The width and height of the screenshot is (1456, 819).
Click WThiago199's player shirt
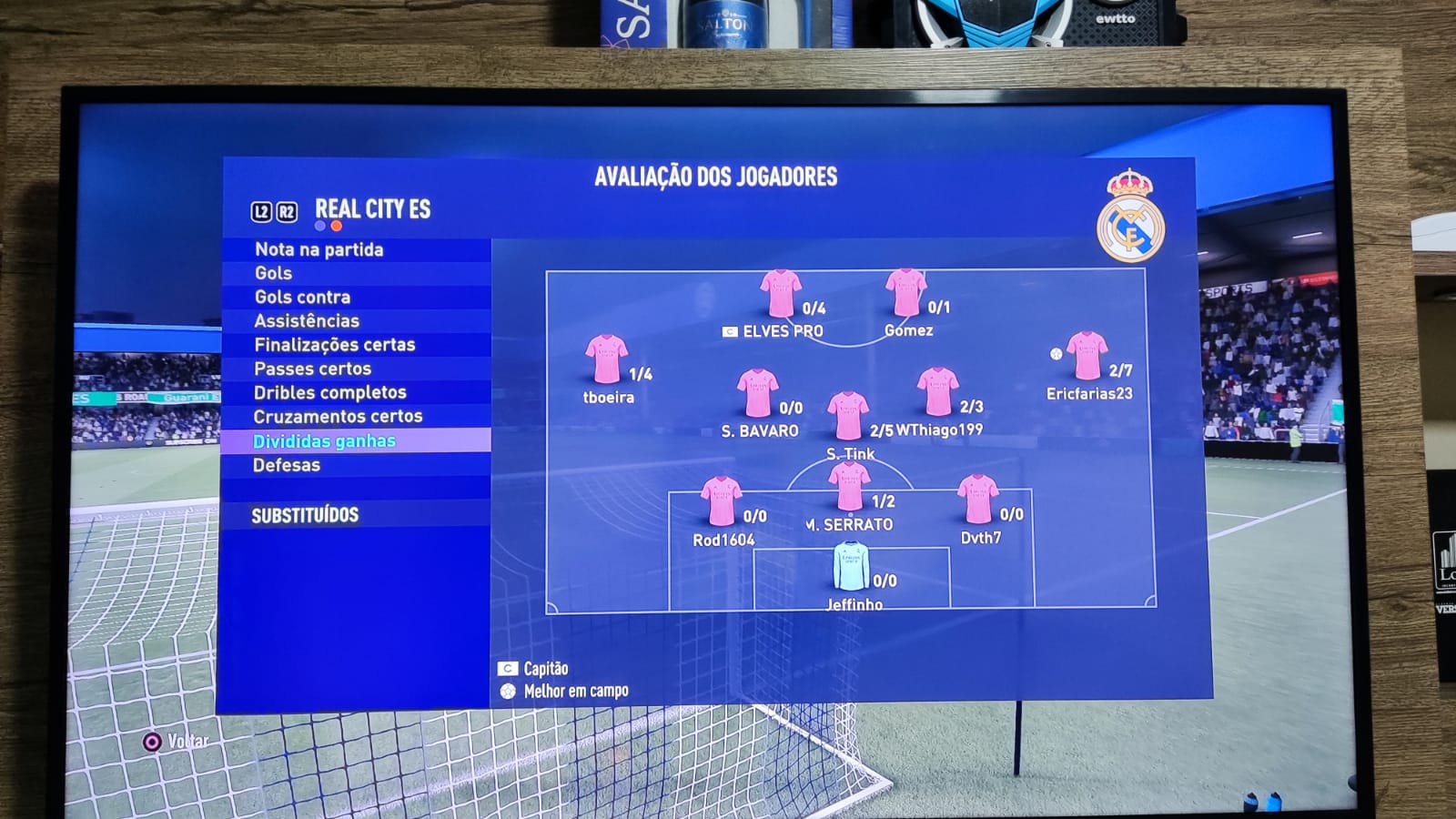click(937, 391)
